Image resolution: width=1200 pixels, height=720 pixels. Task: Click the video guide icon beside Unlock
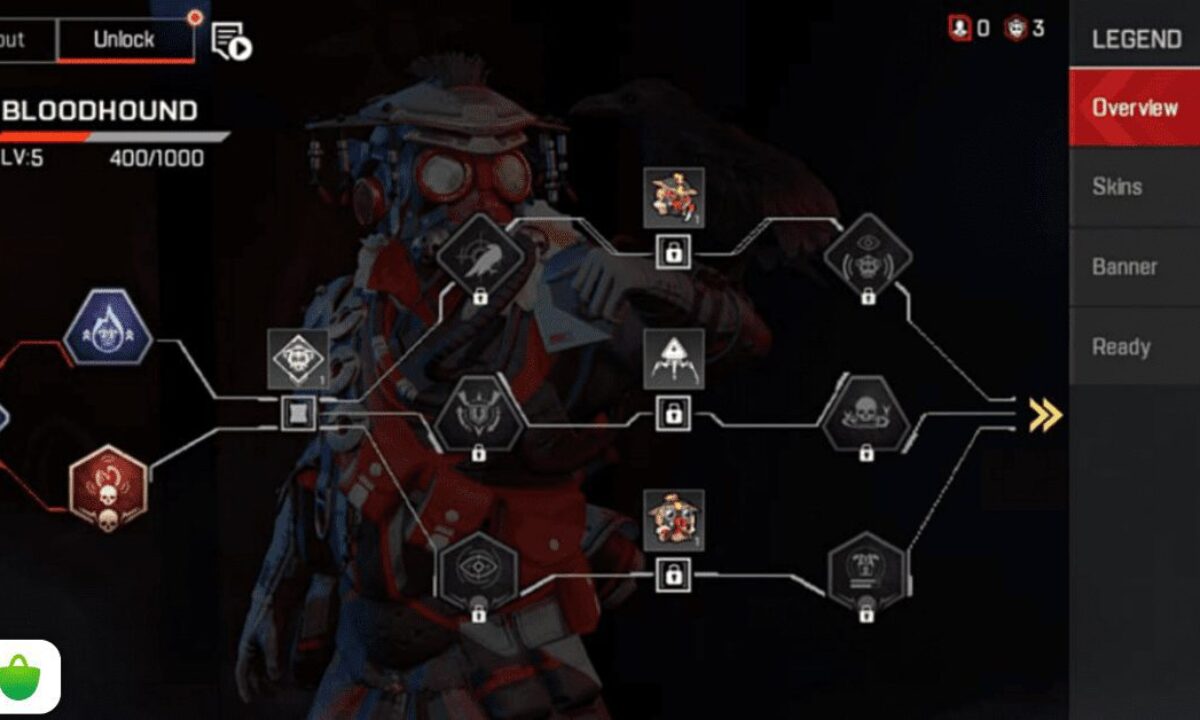pyautogui.click(x=231, y=41)
